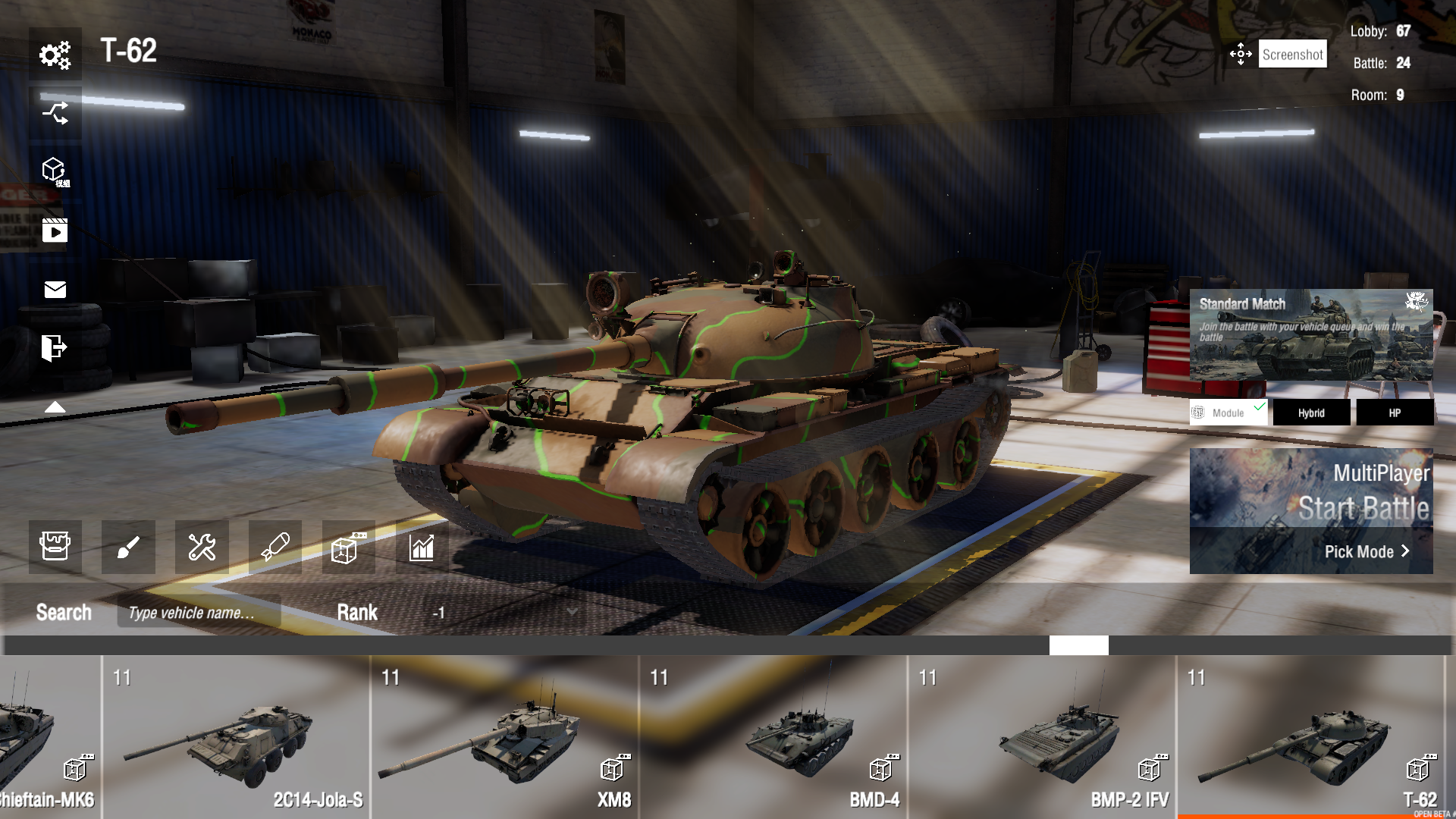Click the Screenshot button
1456x819 pixels.
pos(1292,53)
